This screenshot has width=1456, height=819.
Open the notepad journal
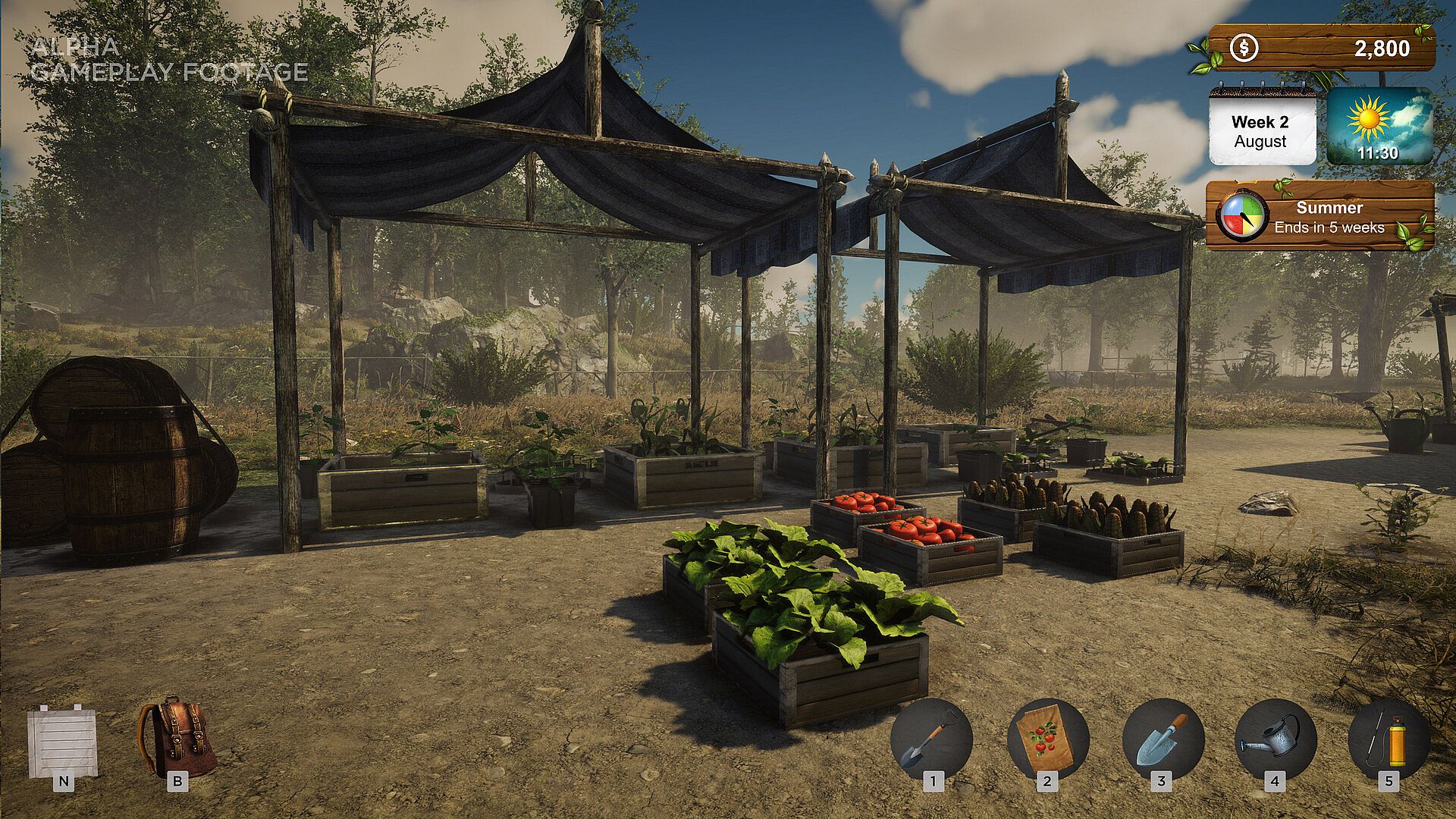click(63, 742)
